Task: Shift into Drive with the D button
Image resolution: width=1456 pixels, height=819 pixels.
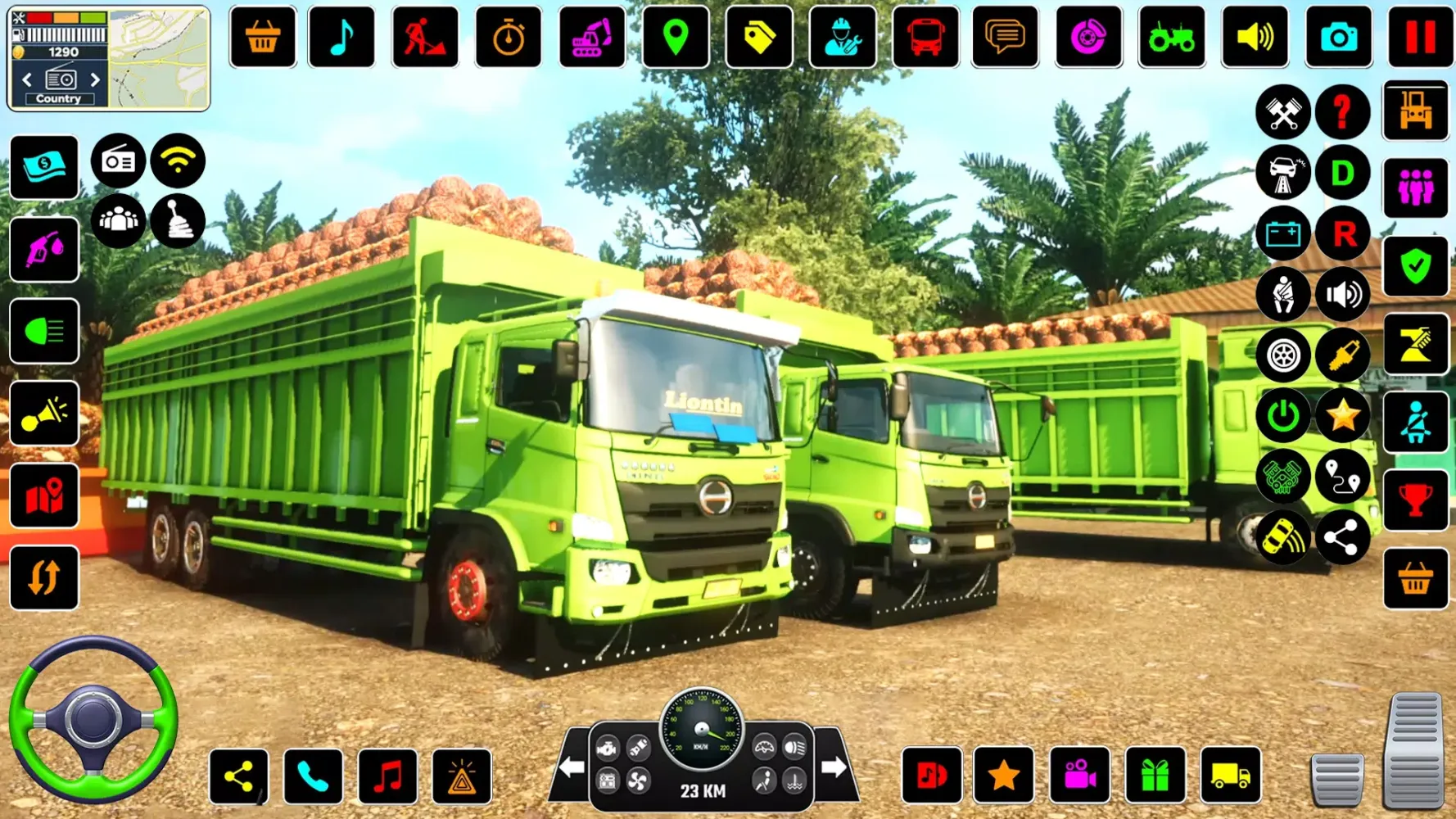Action: pyautogui.click(x=1342, y=173)
